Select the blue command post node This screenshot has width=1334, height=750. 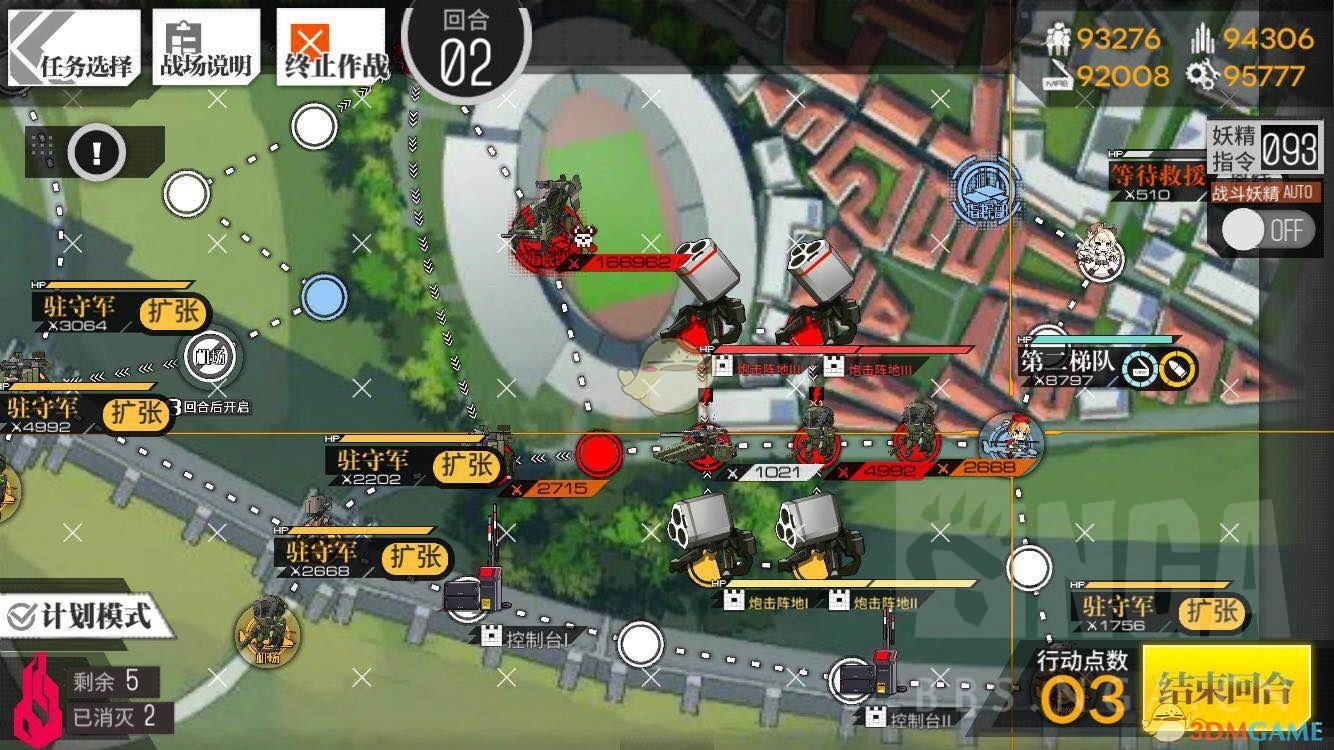pos(985,189)
